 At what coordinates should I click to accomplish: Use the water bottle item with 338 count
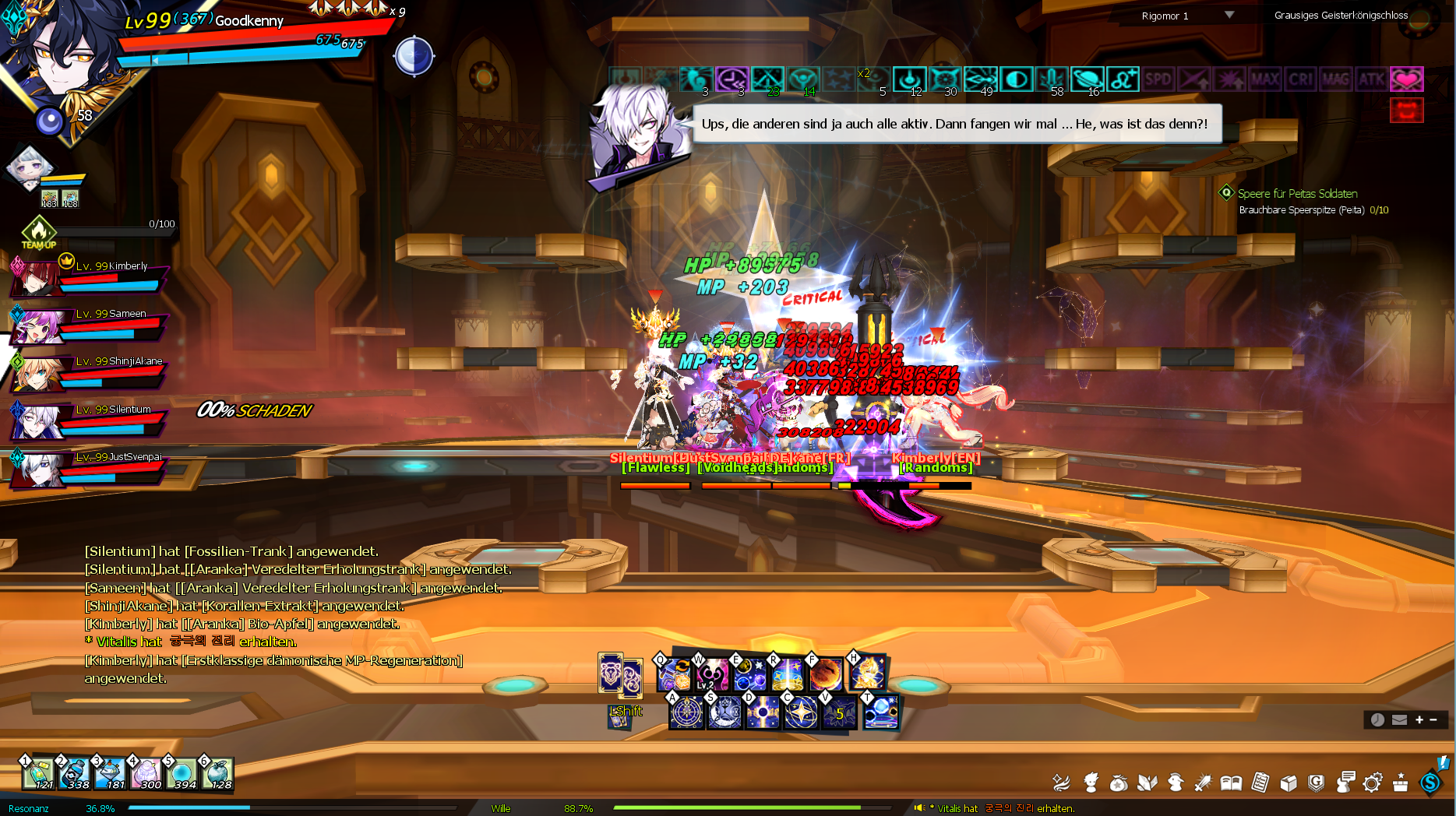click(75, 773)
